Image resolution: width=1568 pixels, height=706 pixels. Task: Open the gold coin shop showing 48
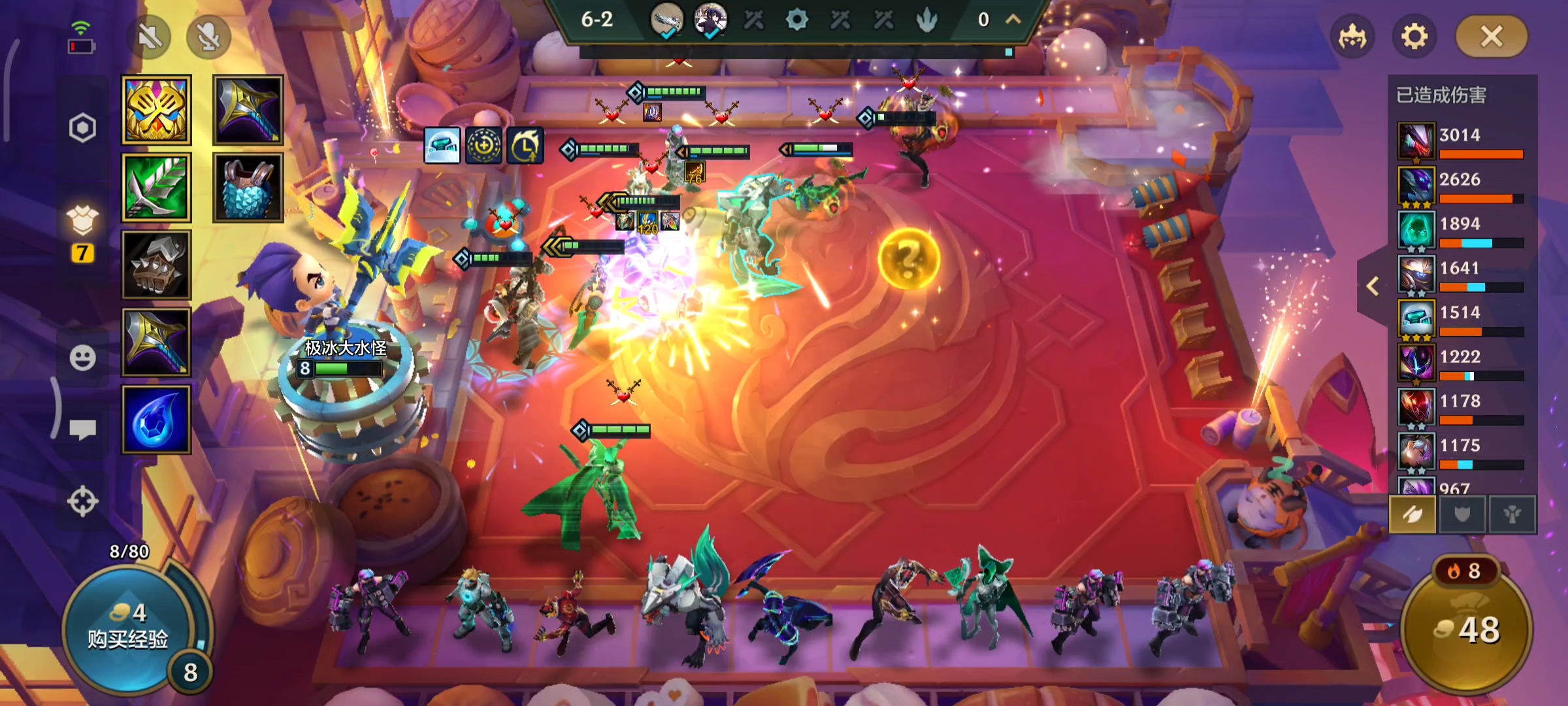tap(1467, 629)
